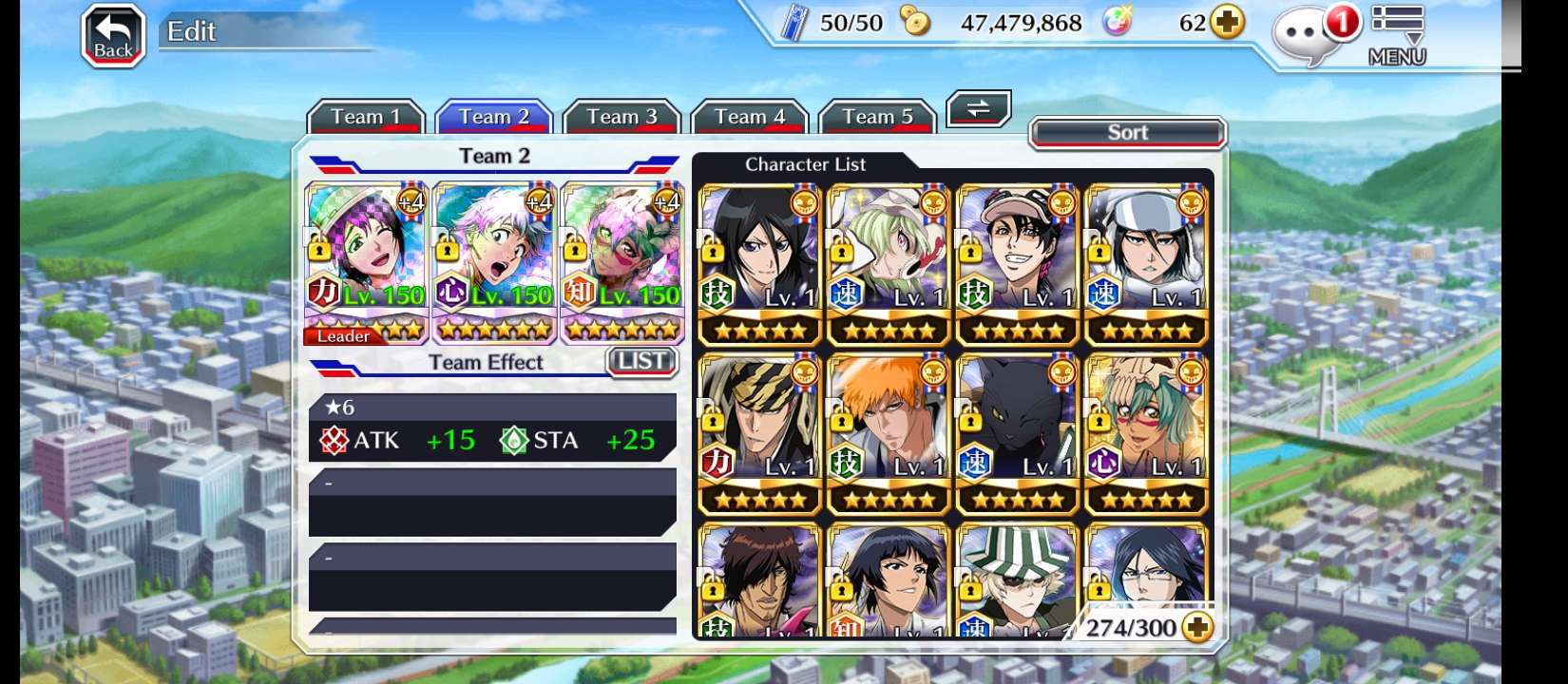Switch to the Team 3 tab
This screenshot has height=684, width=1568.
(x=621, y=118)
